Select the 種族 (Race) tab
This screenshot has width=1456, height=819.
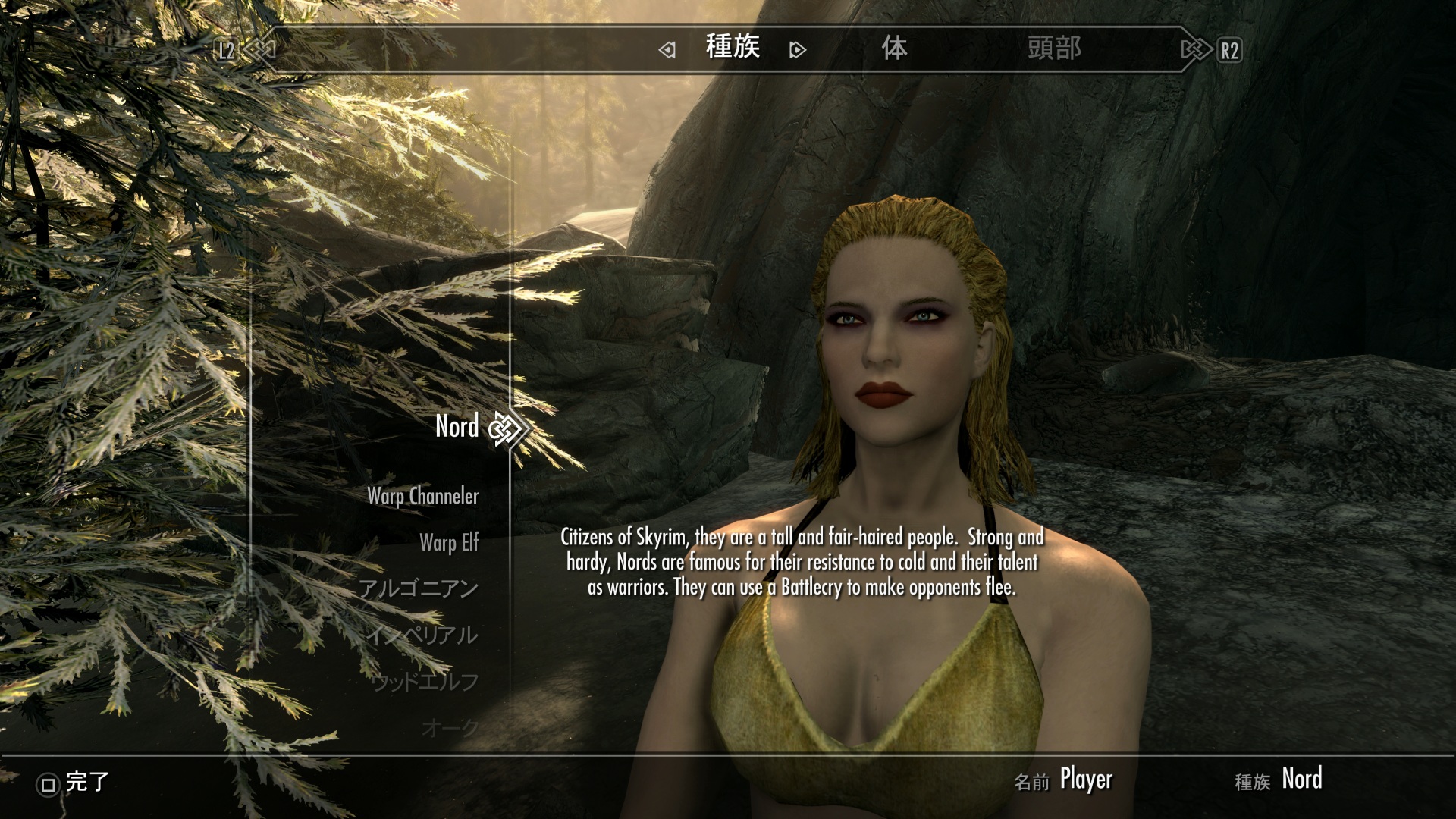[x=733, y=48]
